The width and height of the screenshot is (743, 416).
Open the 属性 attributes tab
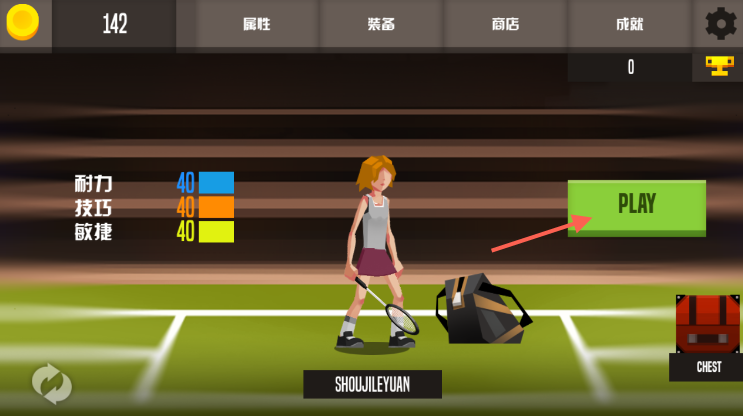(x=257, y=25)
